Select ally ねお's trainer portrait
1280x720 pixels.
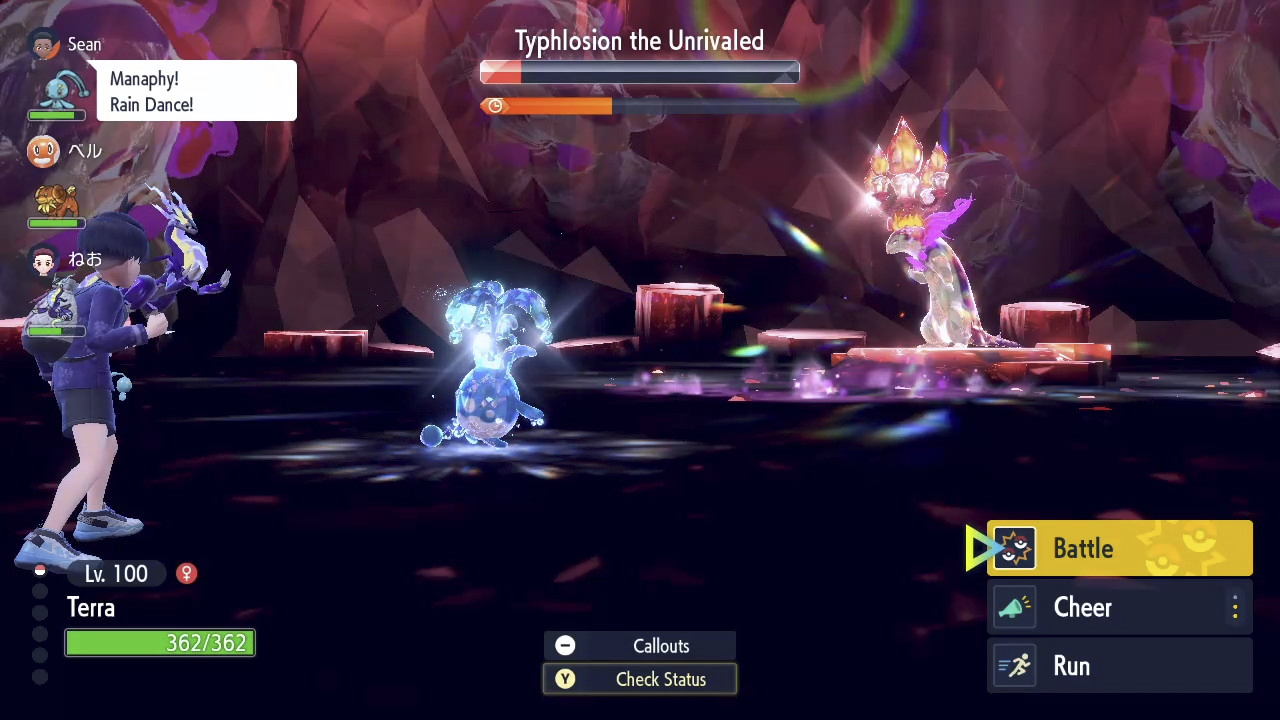point(43,262)
